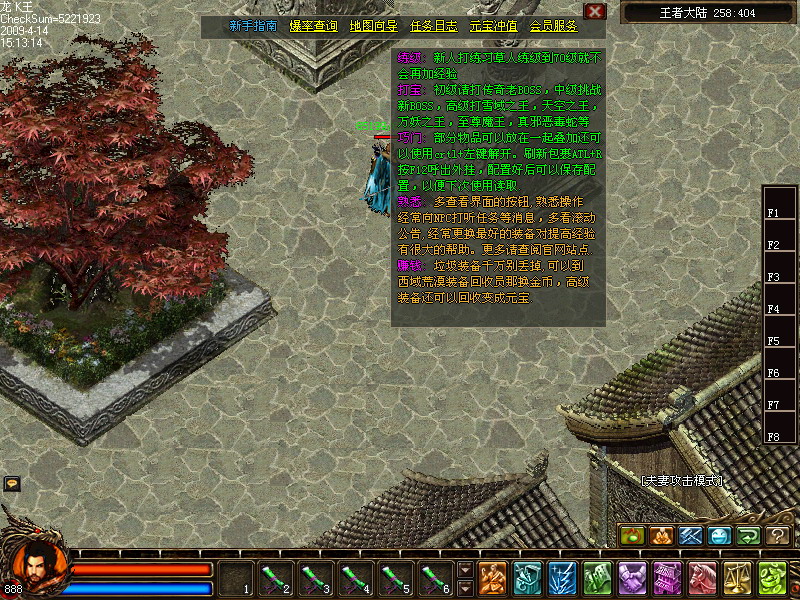Open the character panel with orange martial artist icon
The image size is (800, 600).
[x=491, y=578]
